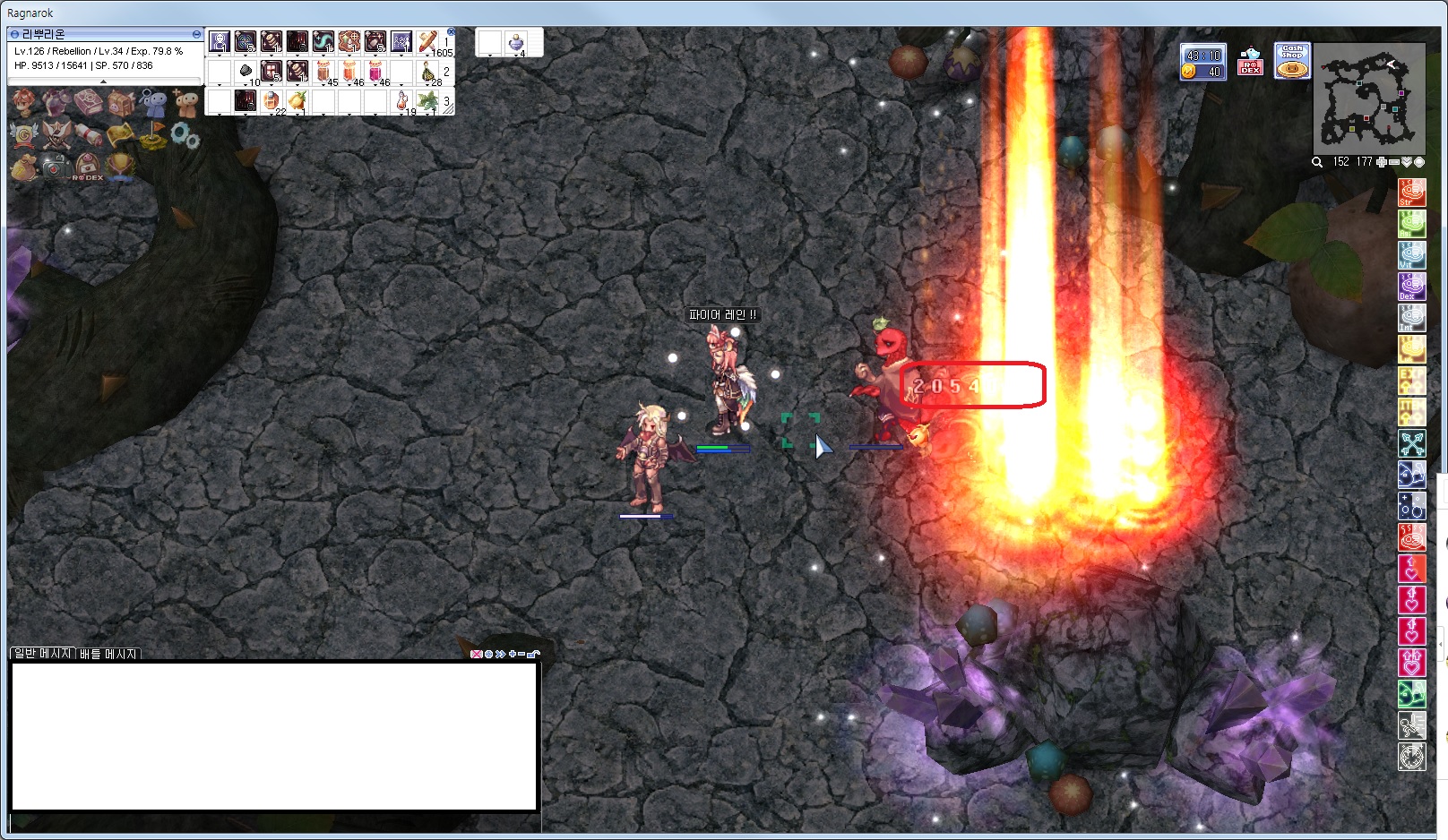This screenshot has height=840, width=1448.
Task: Switch to the 배틀 메시지 chat tab
Action: point(108,654)
